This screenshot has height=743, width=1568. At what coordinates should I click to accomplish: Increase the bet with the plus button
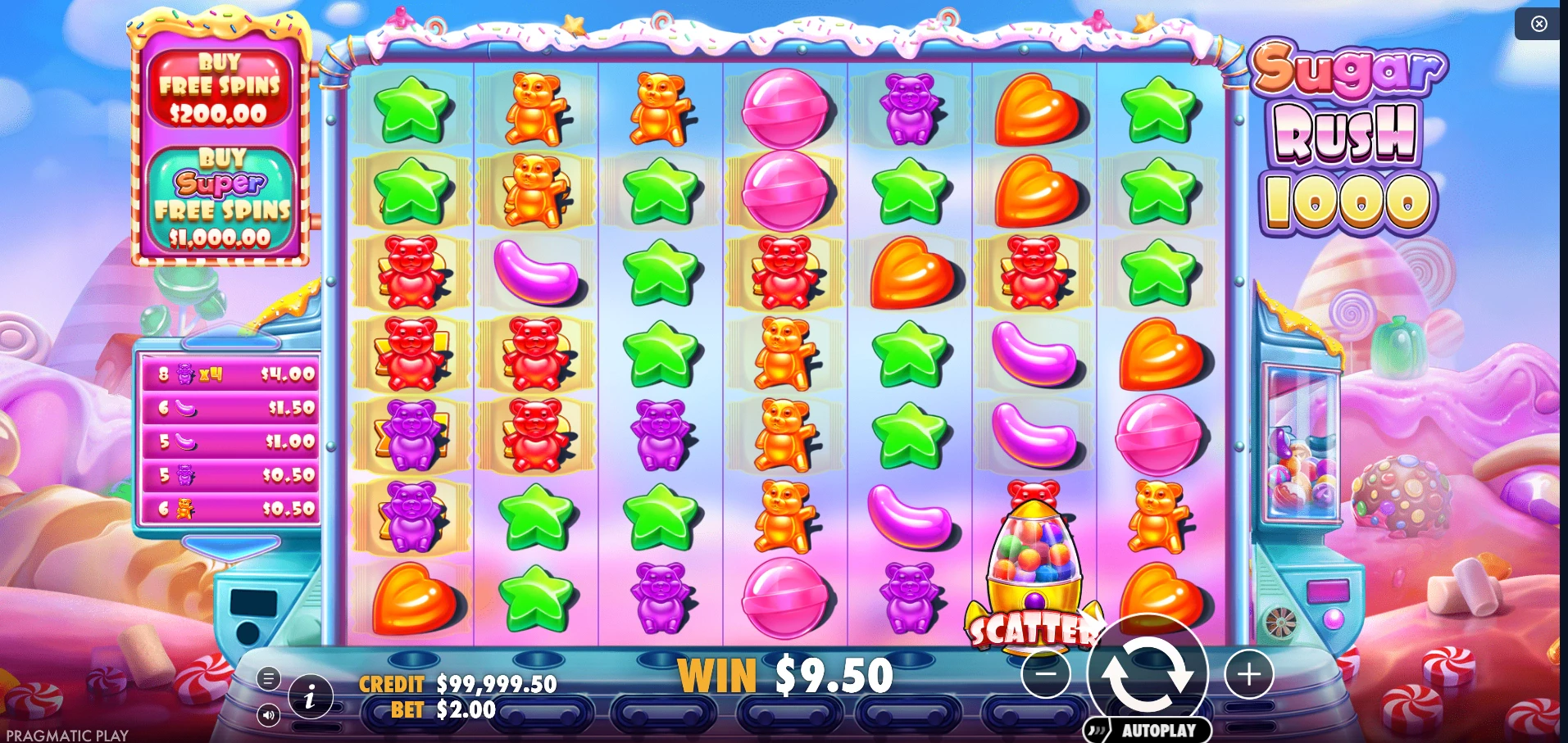pos(1249,675)
